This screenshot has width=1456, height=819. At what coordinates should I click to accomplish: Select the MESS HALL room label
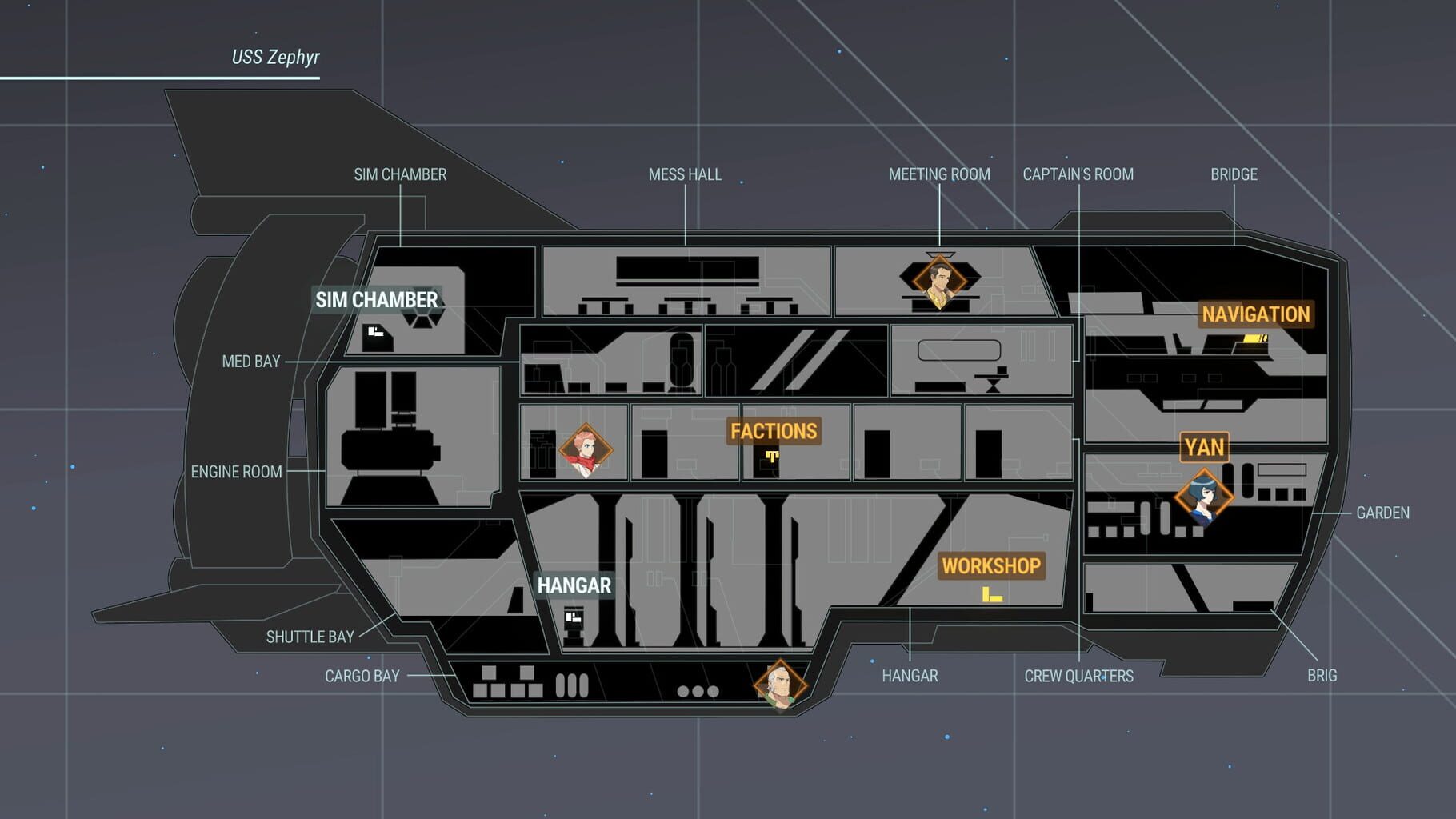pos(686,174)
